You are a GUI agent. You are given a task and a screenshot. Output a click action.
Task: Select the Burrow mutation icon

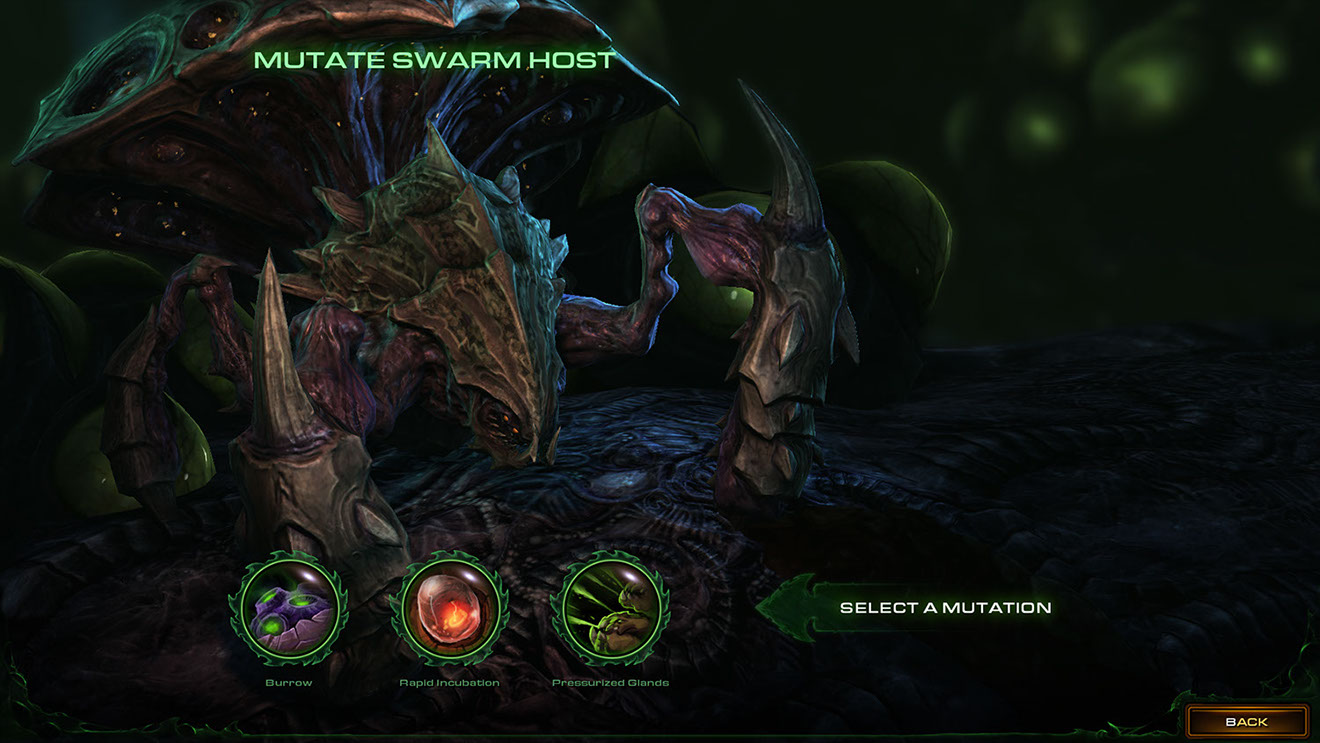click(288, 609)
